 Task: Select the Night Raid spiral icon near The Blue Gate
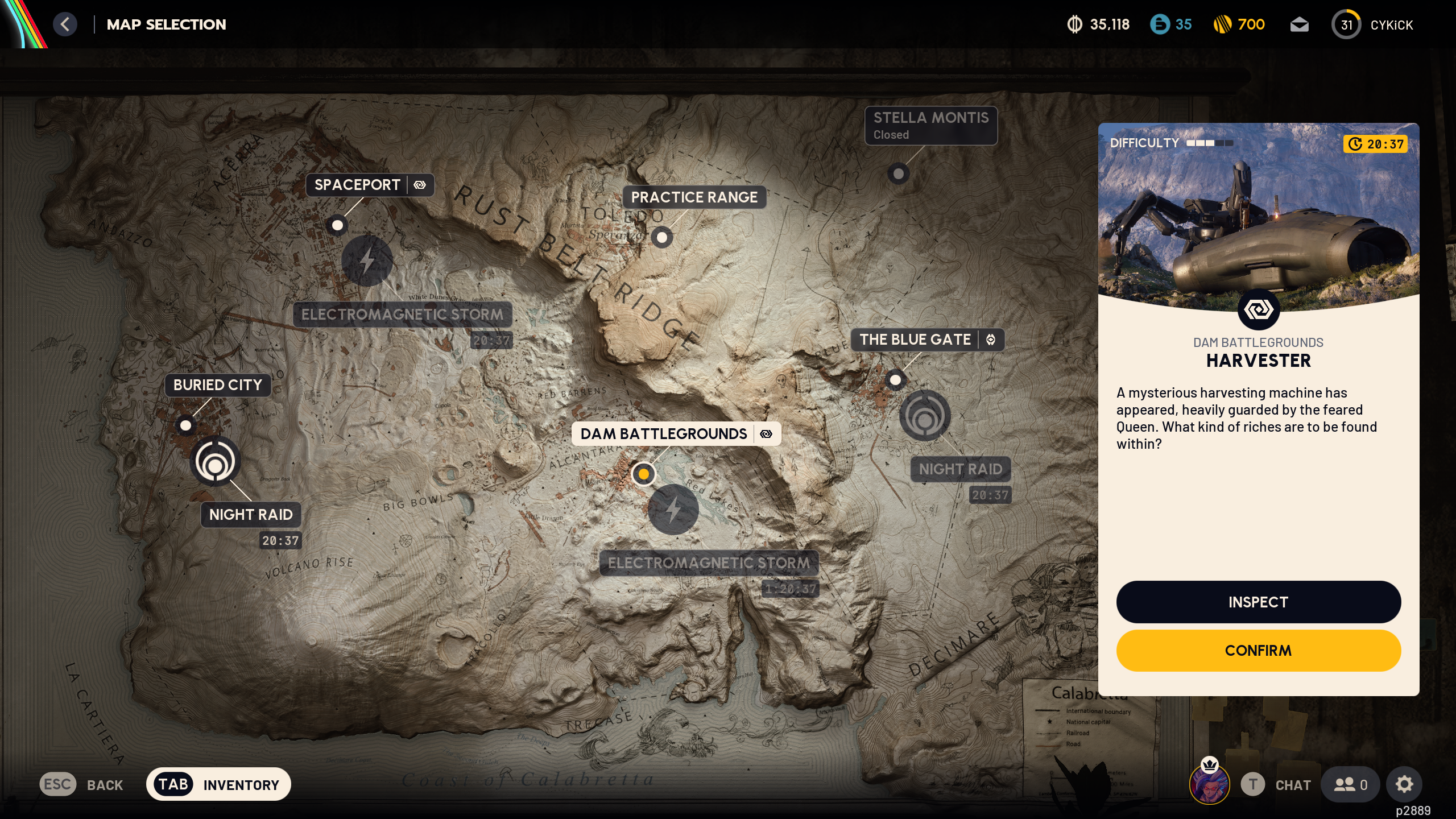925,416
